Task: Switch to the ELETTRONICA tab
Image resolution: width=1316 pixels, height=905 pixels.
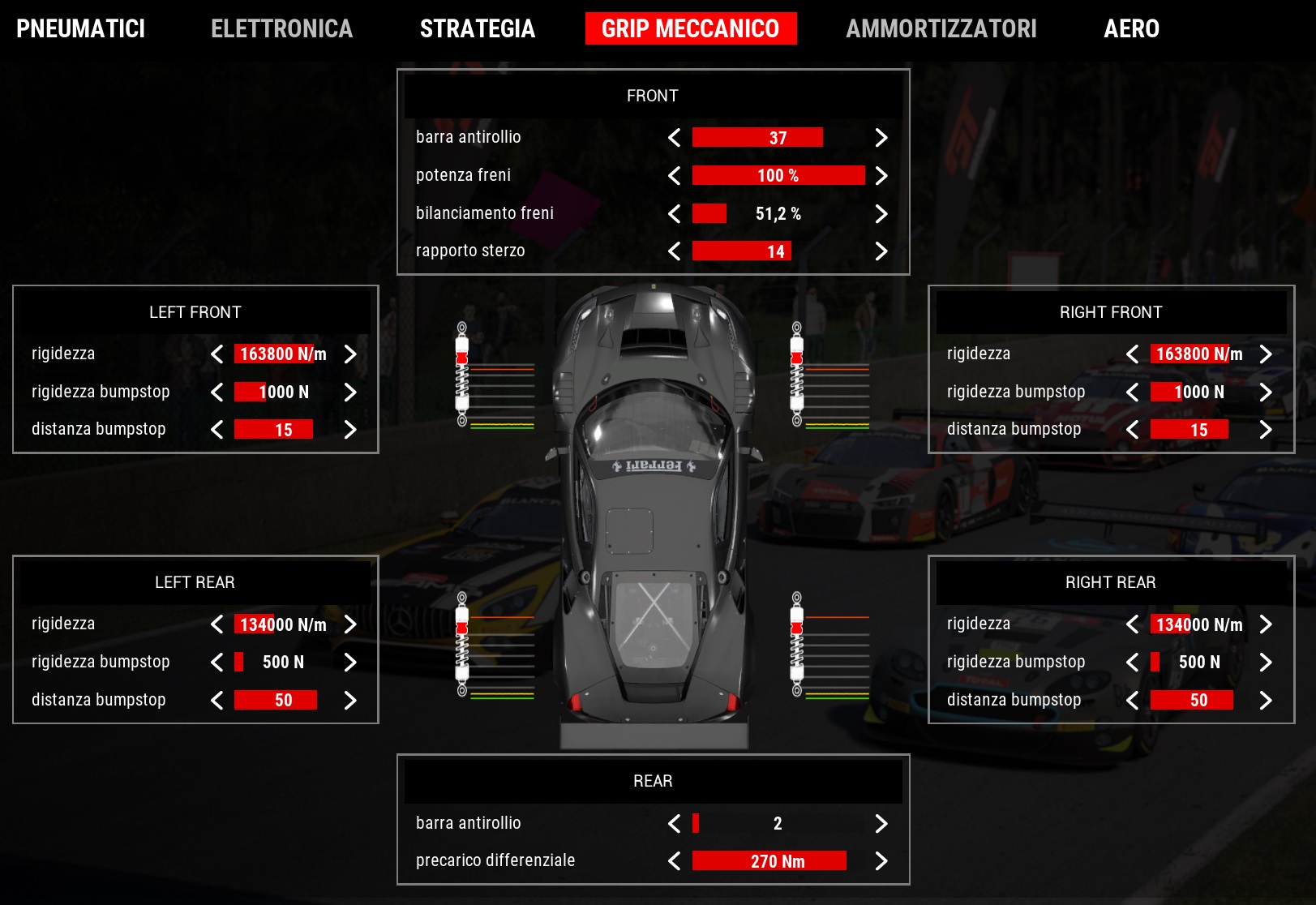Action: coord(281,29)
